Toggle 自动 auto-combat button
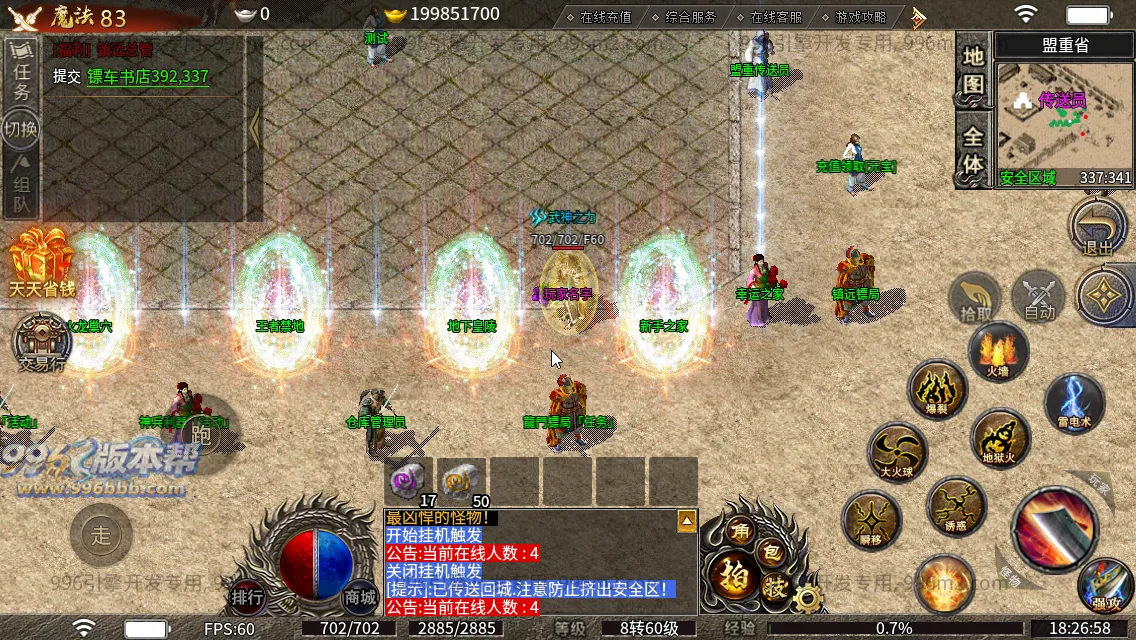This screenshot has height=640, width=1136. pyautogui.click(x=1039, y=297)
